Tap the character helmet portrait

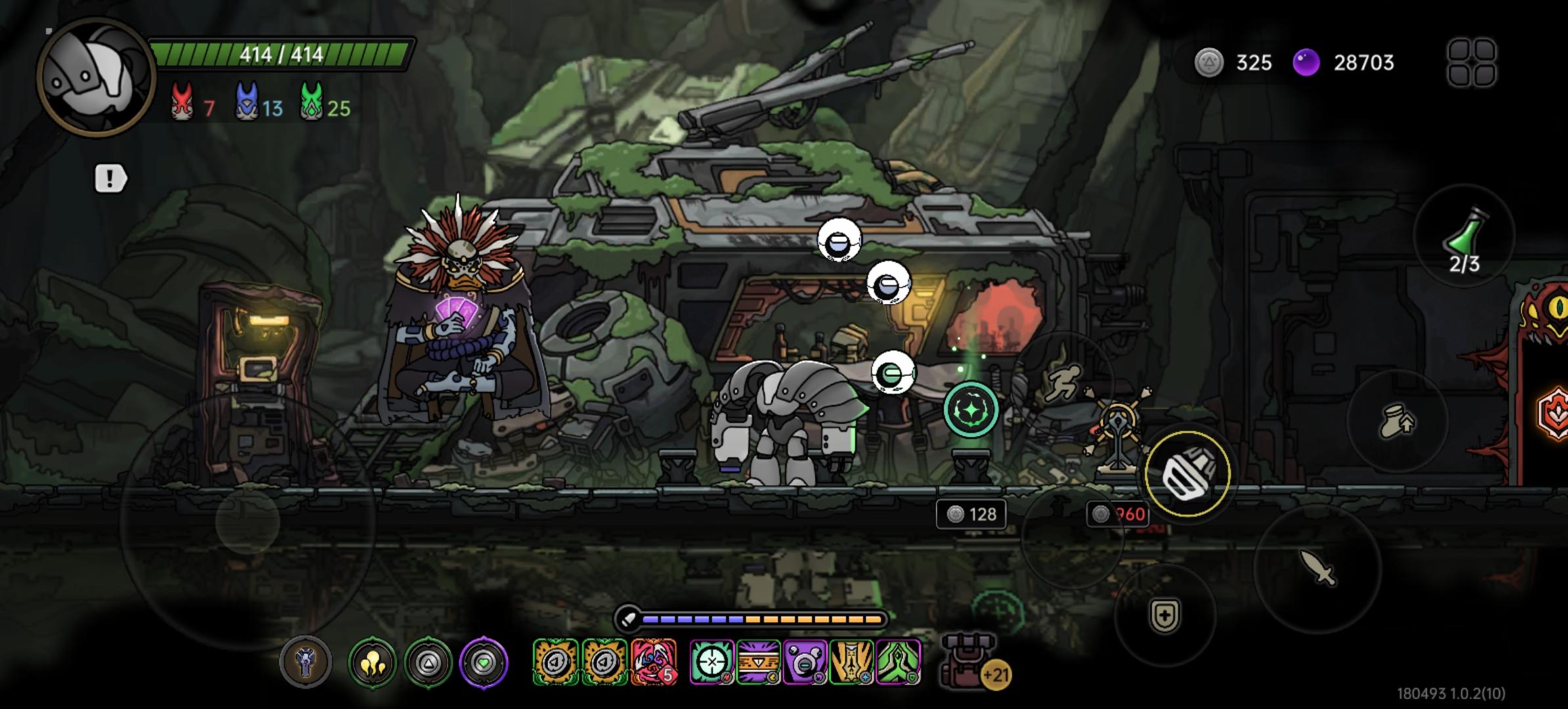coord(95,77)
